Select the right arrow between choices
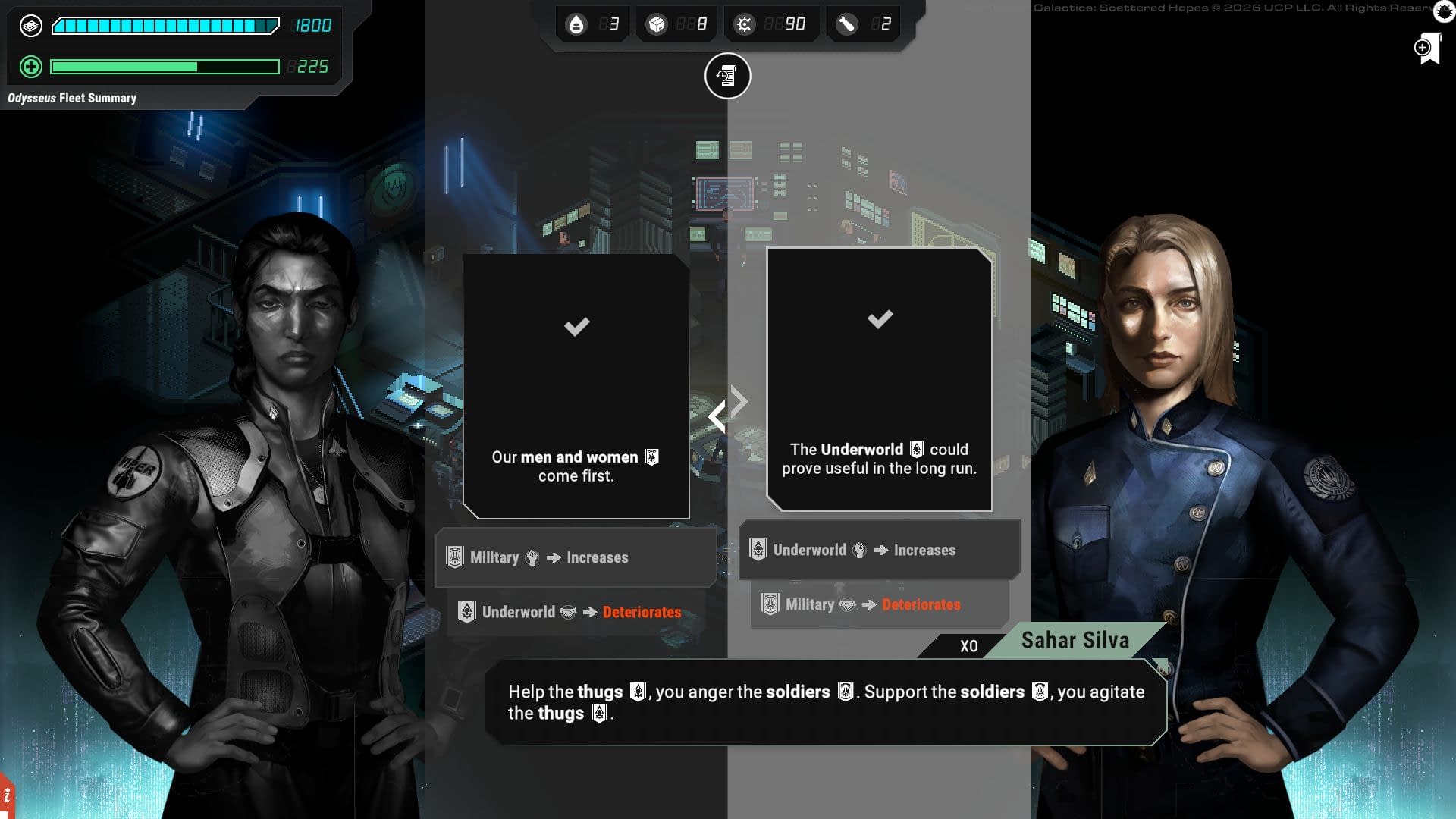This screenshot has height=819, width=1456. pyautogui.click(x=739, y=400)
